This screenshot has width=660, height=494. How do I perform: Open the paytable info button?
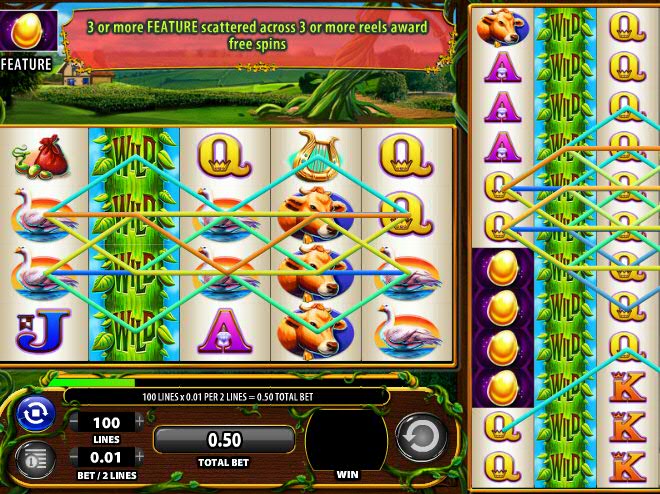pos(34,460)
